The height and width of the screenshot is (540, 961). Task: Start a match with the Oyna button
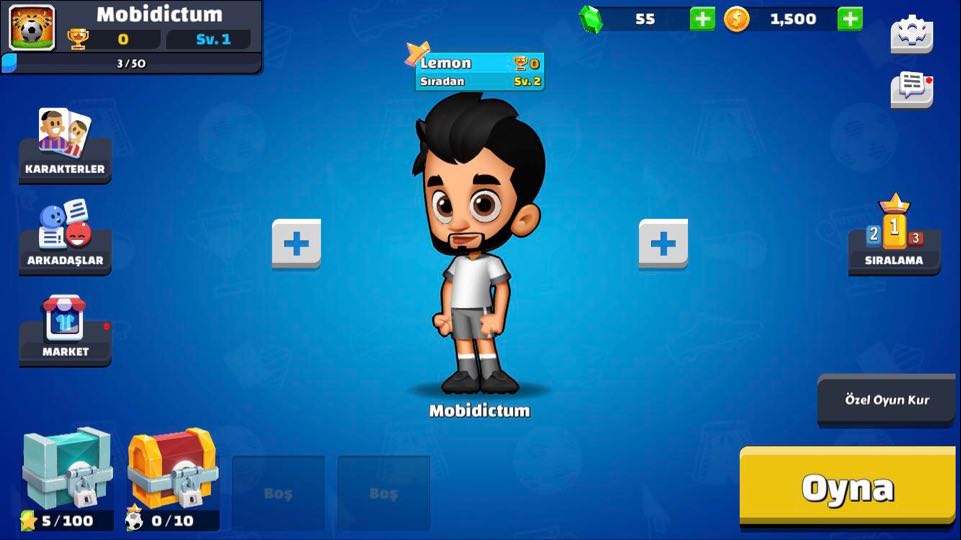click(847, 487)
